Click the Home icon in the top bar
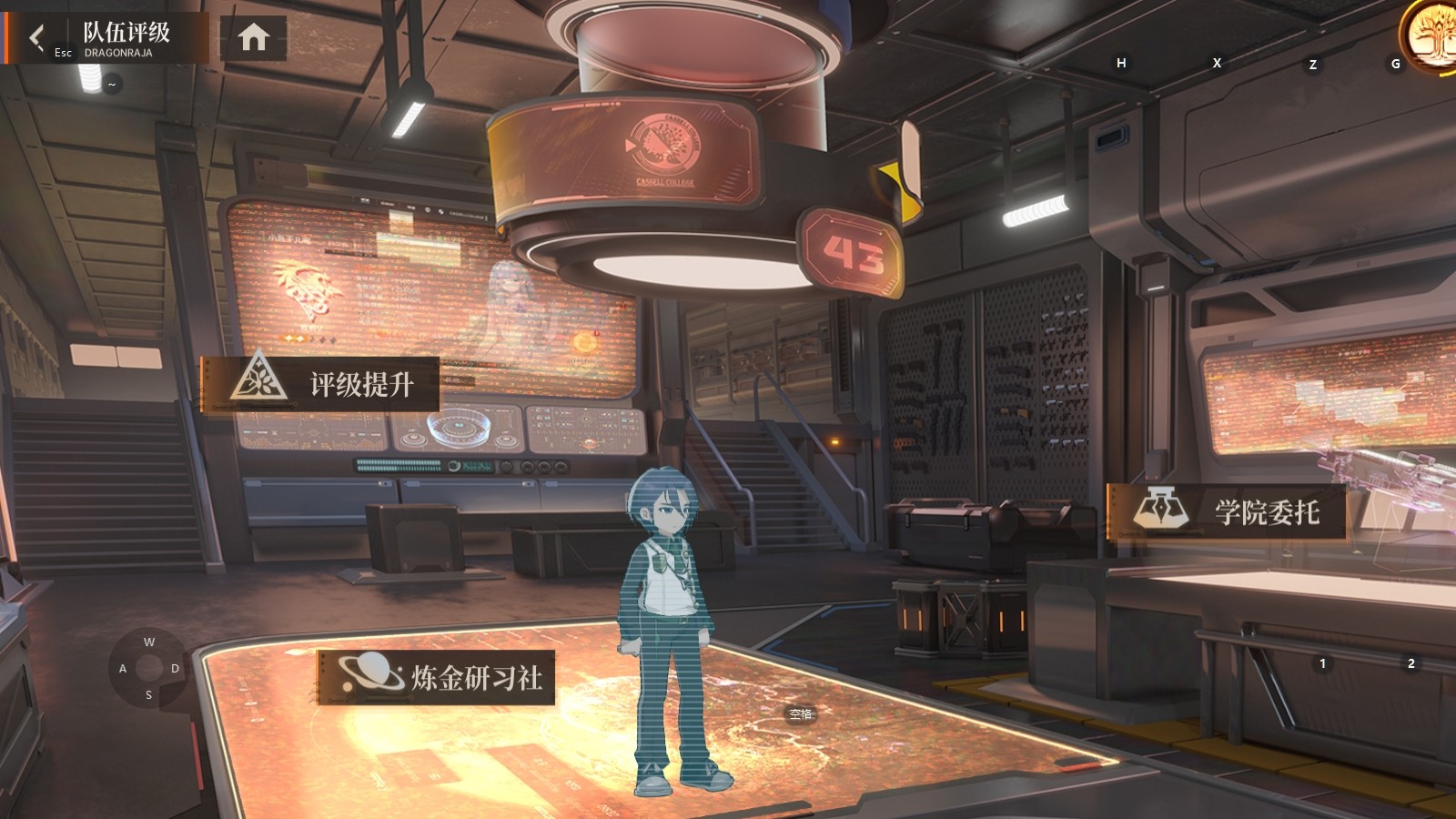The height and width of the screenshot is (819, 1456). [252, 36]
